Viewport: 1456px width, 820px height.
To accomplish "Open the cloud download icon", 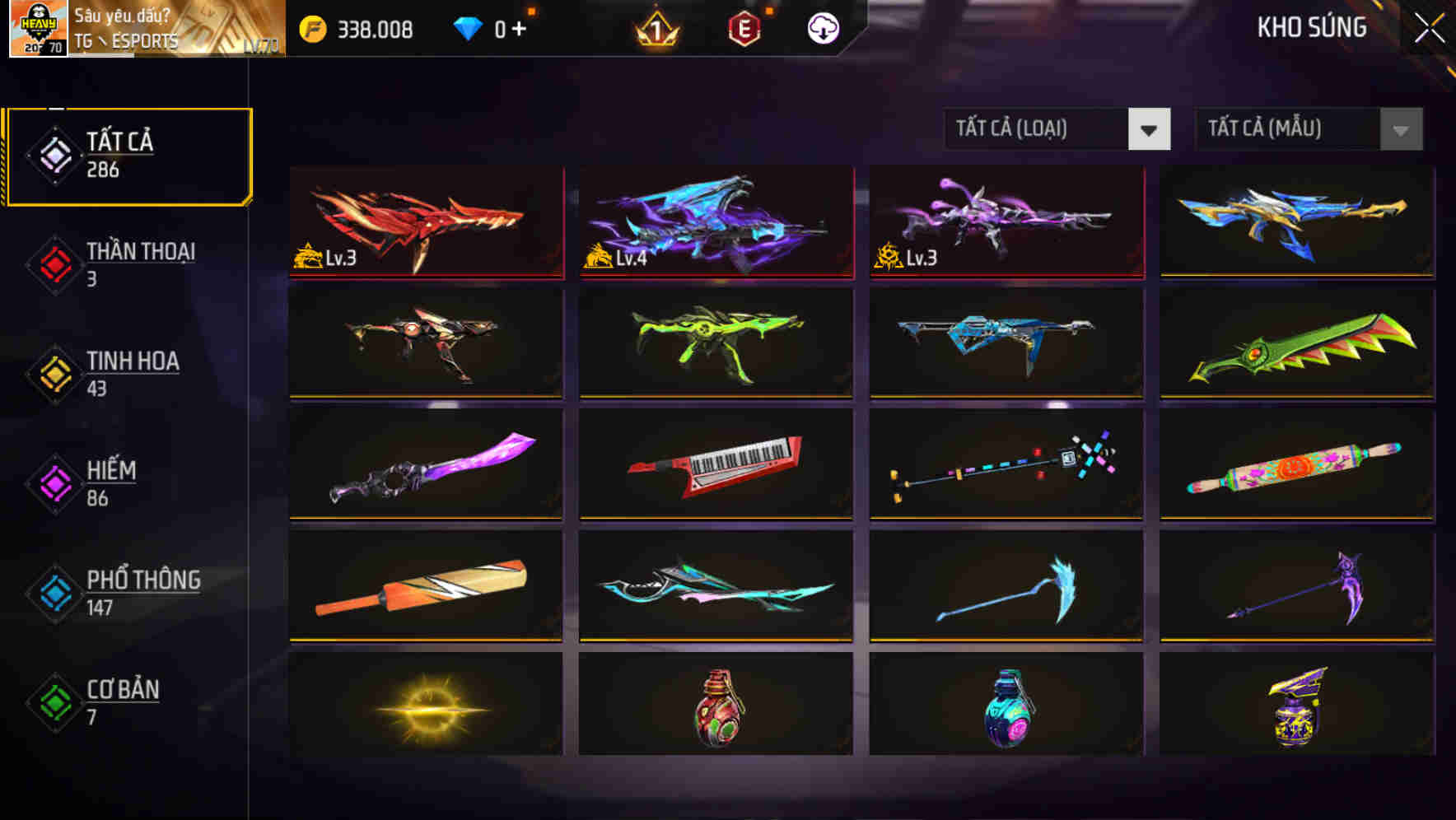I will pyautogui.click(x=822, y=27).
